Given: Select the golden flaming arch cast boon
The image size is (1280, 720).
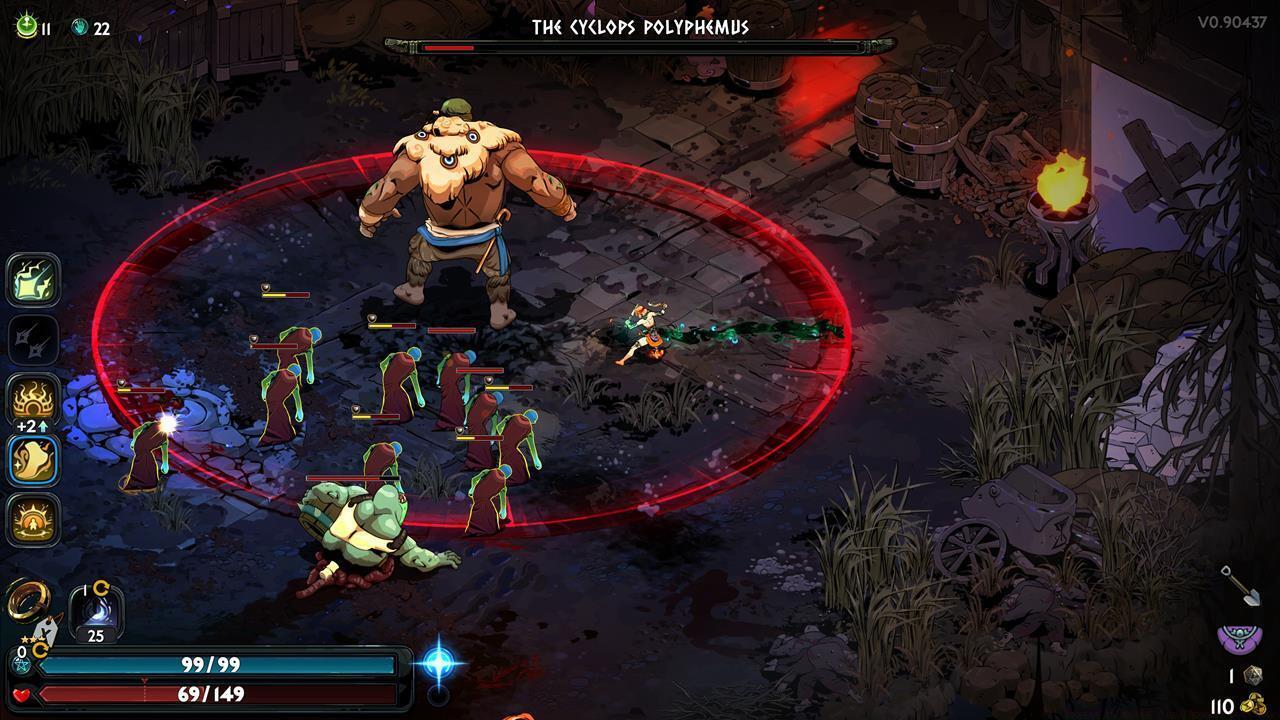Looking at the screenshot, I should (34, 400).
